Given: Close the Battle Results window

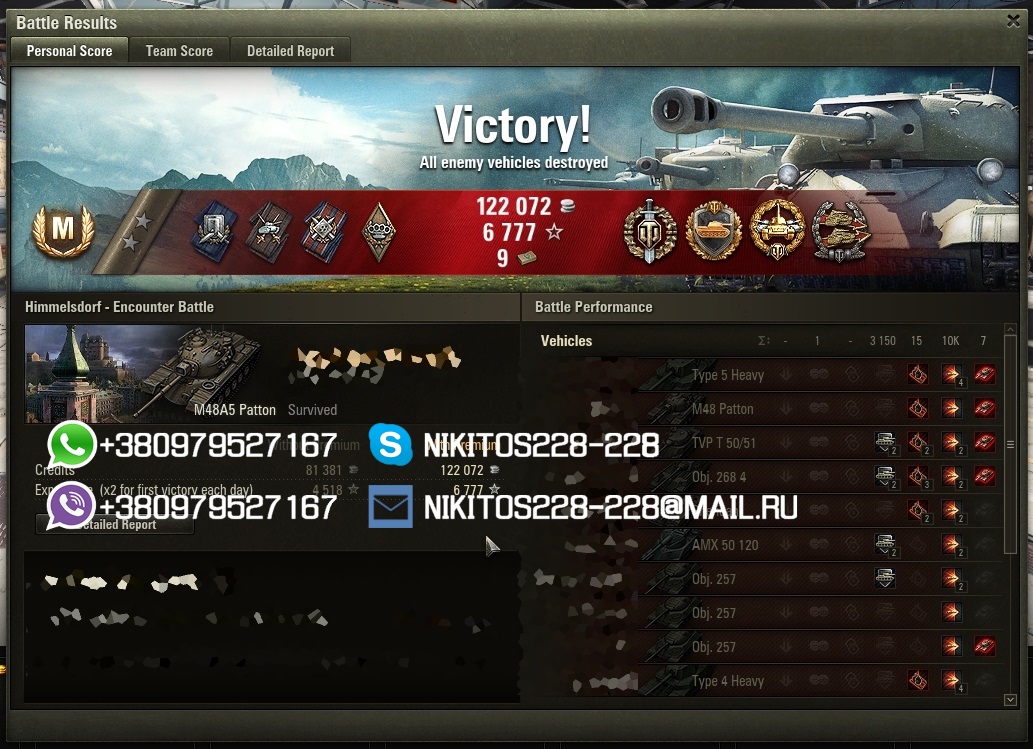Looking at the screenshot, I should (1013, 20).
